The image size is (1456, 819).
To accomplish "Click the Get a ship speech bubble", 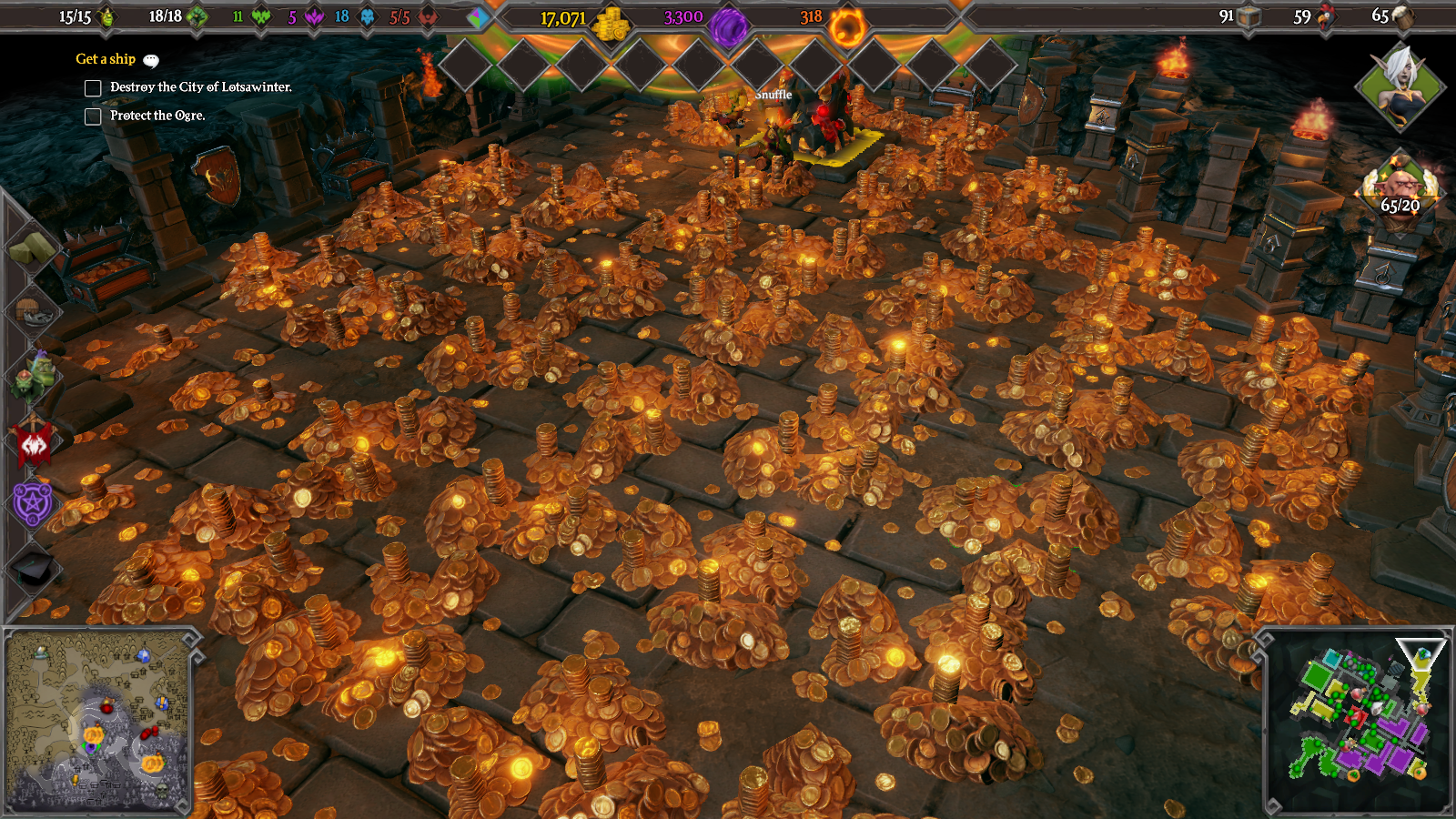I will click(x=151, y=60).
